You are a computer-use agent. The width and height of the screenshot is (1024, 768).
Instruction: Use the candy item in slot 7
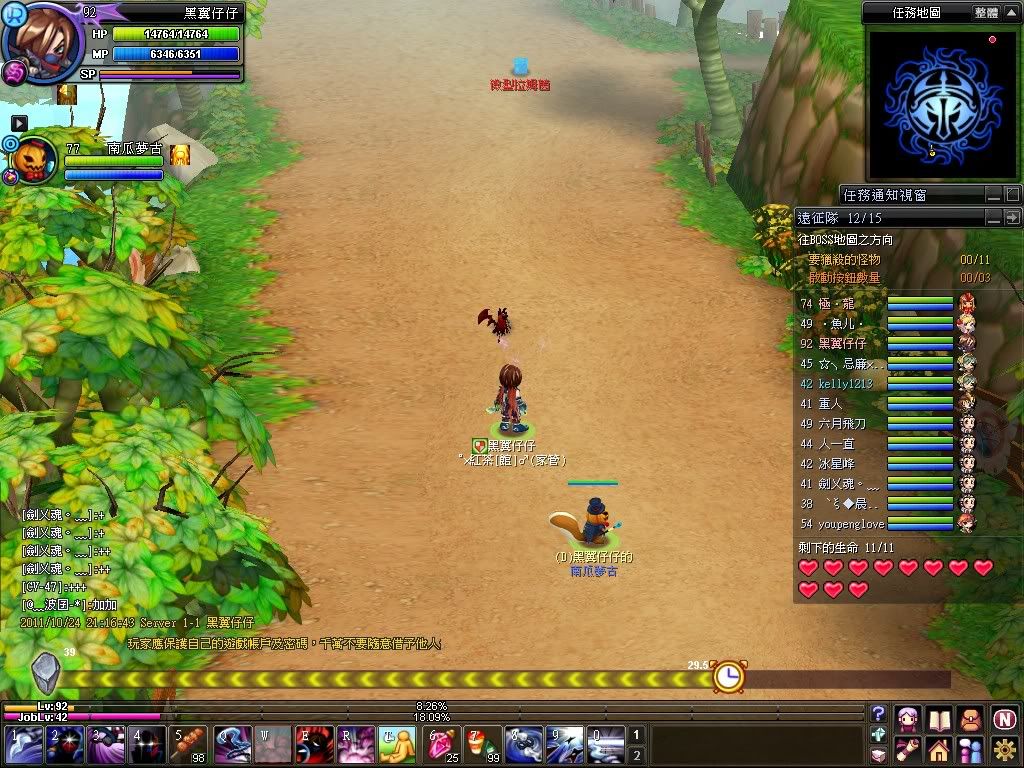click(482, 745)
